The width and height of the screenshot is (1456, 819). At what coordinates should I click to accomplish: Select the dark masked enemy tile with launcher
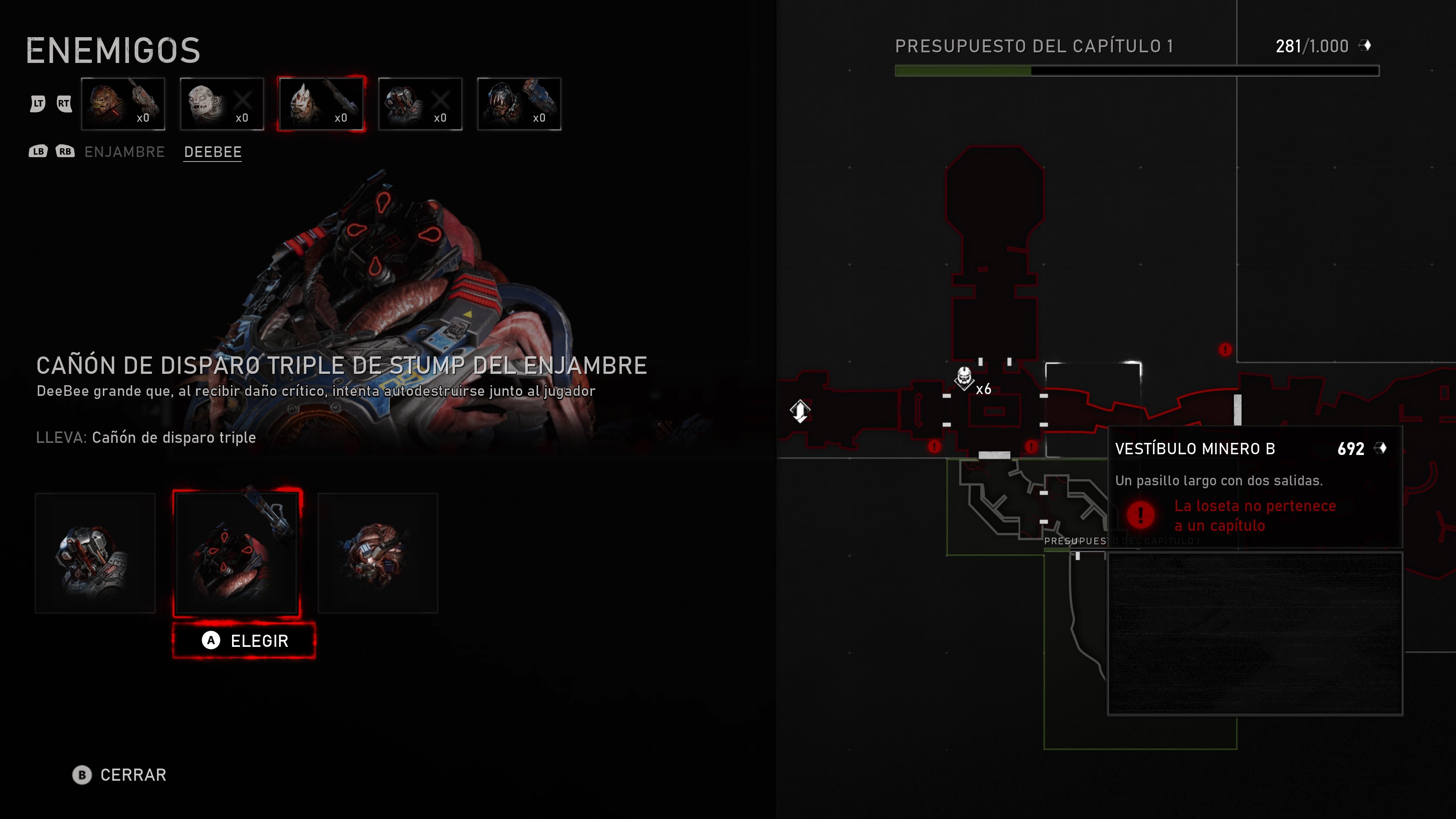coord(519,104)
